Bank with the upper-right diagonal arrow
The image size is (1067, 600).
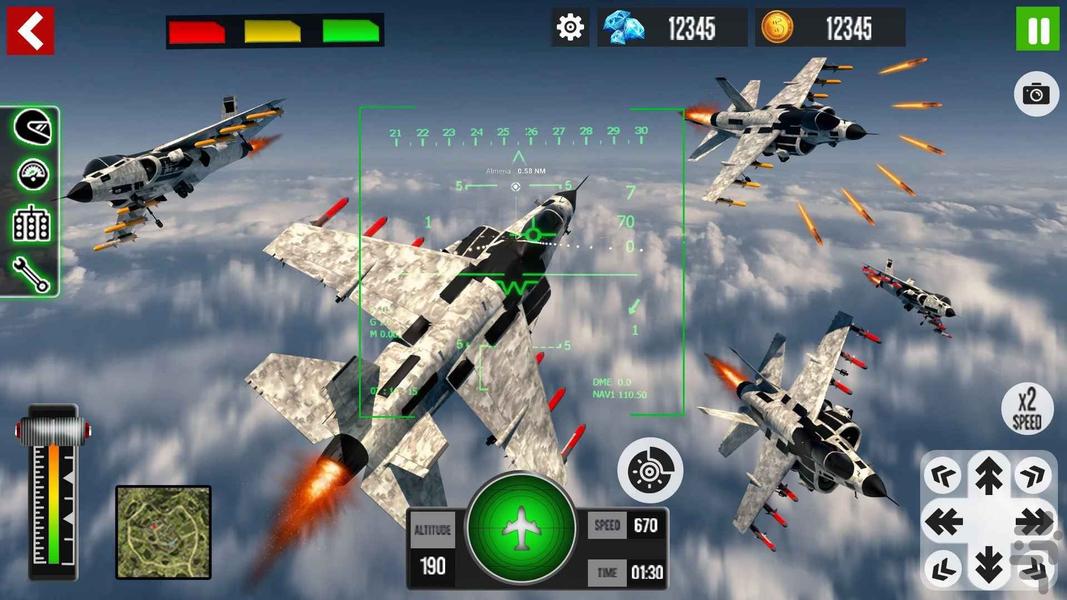(x=1033, y=475)
